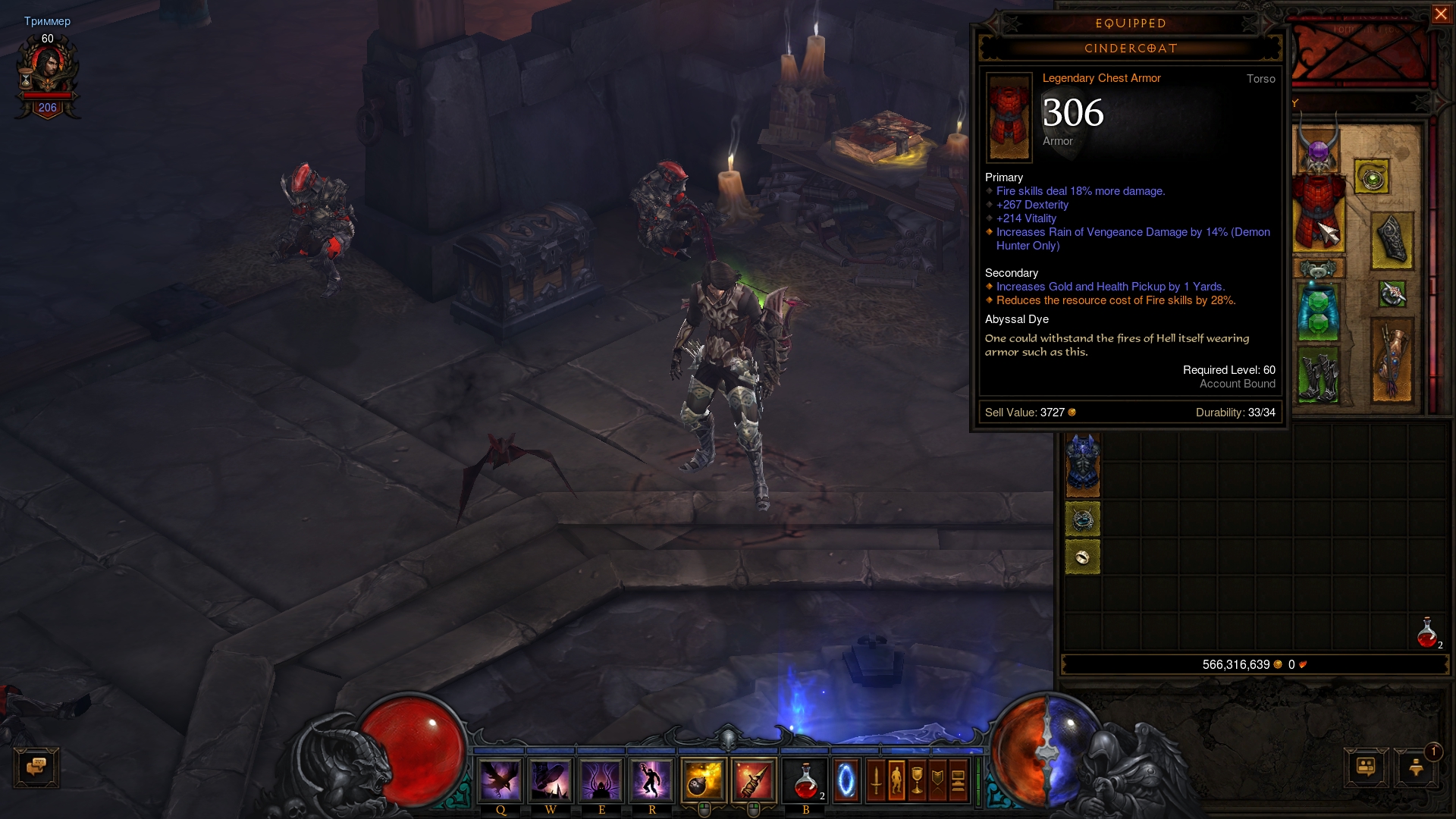Select the equipped quiver off-hand slot
Viewport: 1456px width, 819px height.
tap(1392, 360)
